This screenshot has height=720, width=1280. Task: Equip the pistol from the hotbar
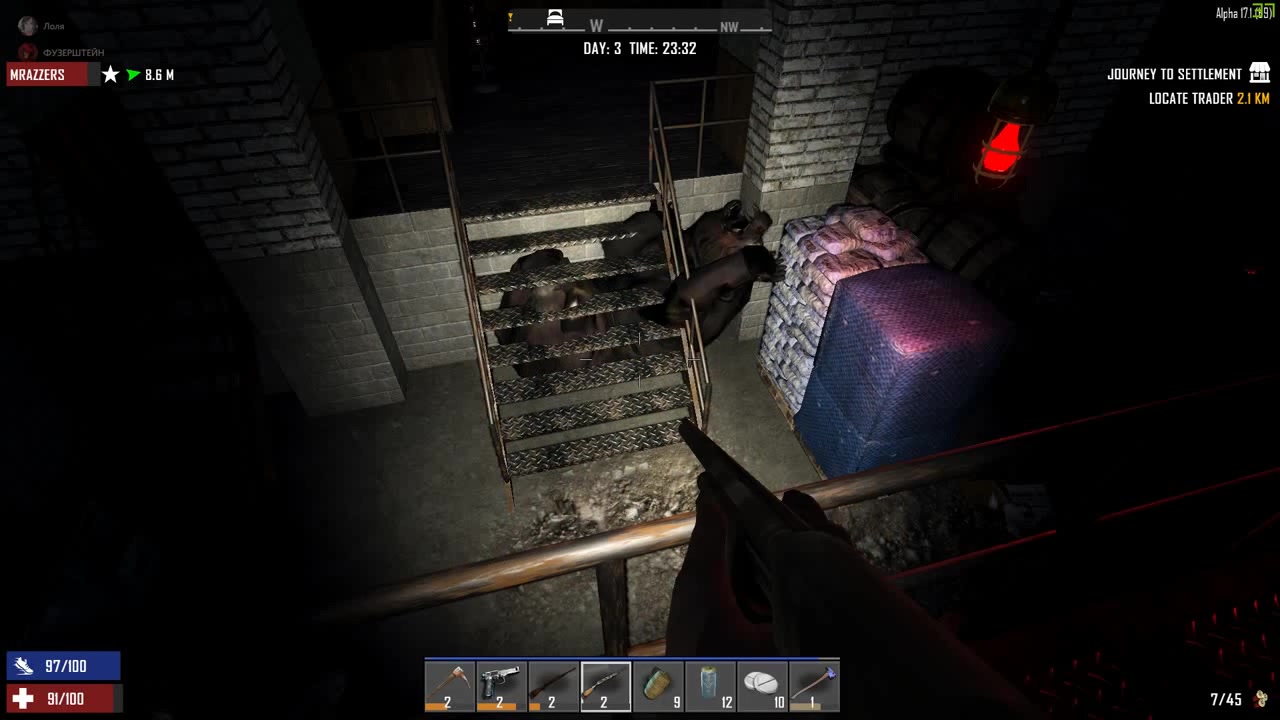(502, 686)
